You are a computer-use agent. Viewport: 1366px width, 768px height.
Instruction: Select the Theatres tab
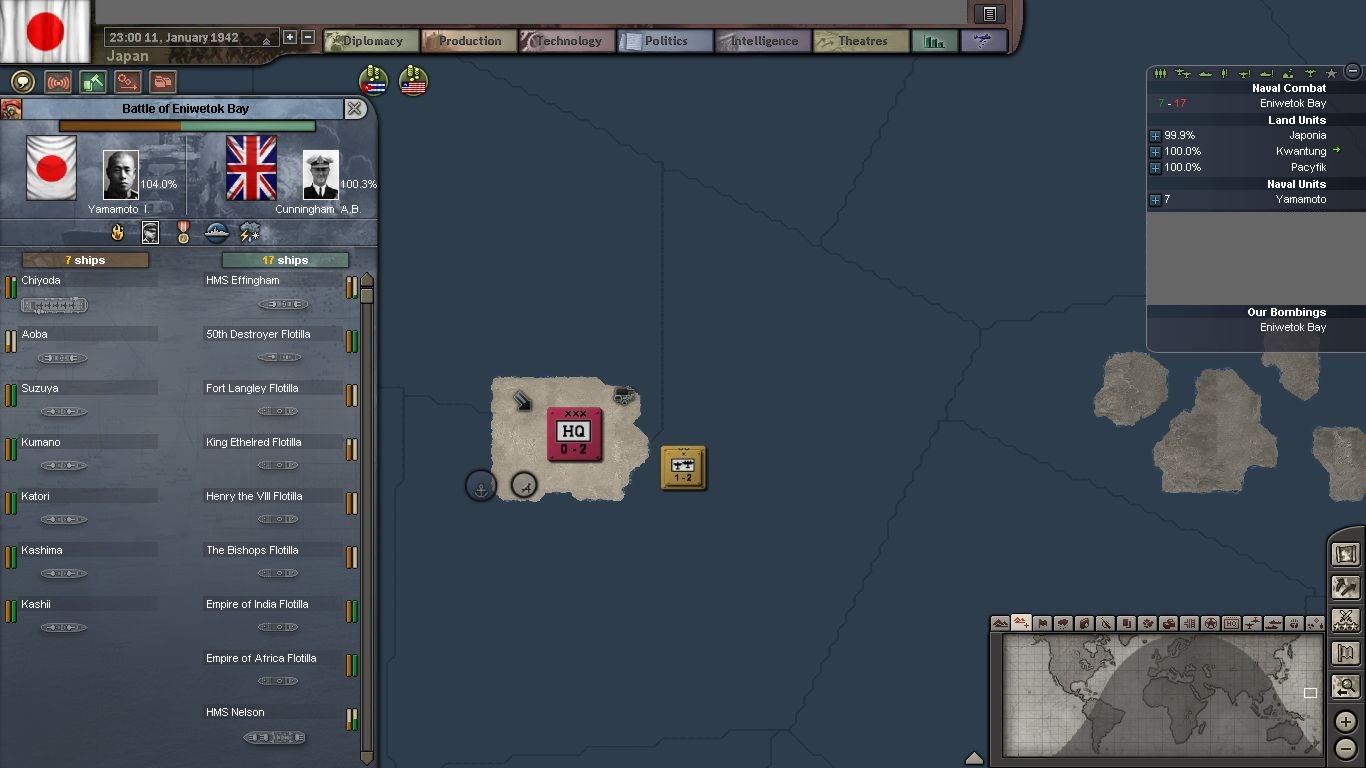860,41
